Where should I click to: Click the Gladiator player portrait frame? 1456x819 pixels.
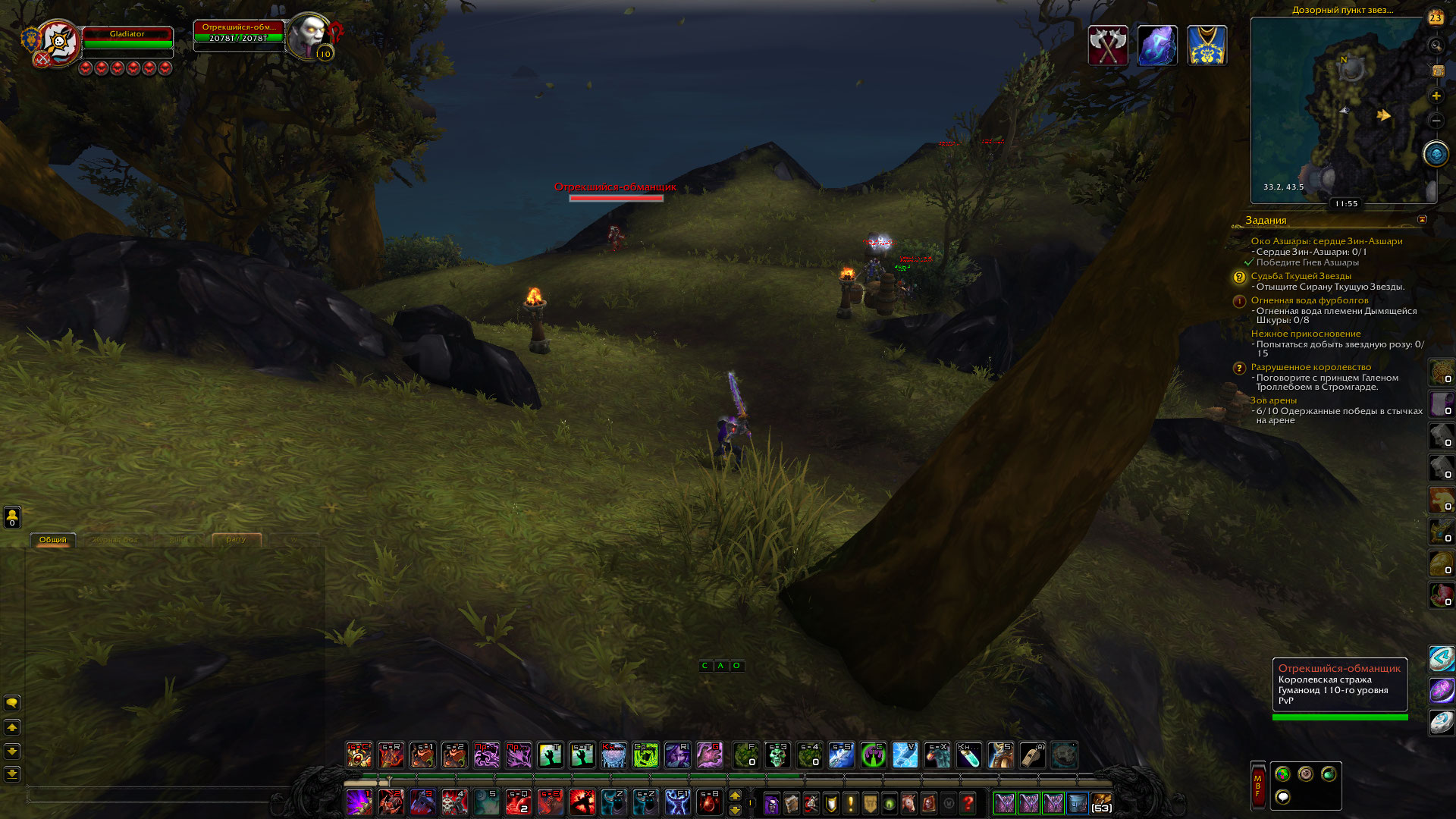(58, 42)
